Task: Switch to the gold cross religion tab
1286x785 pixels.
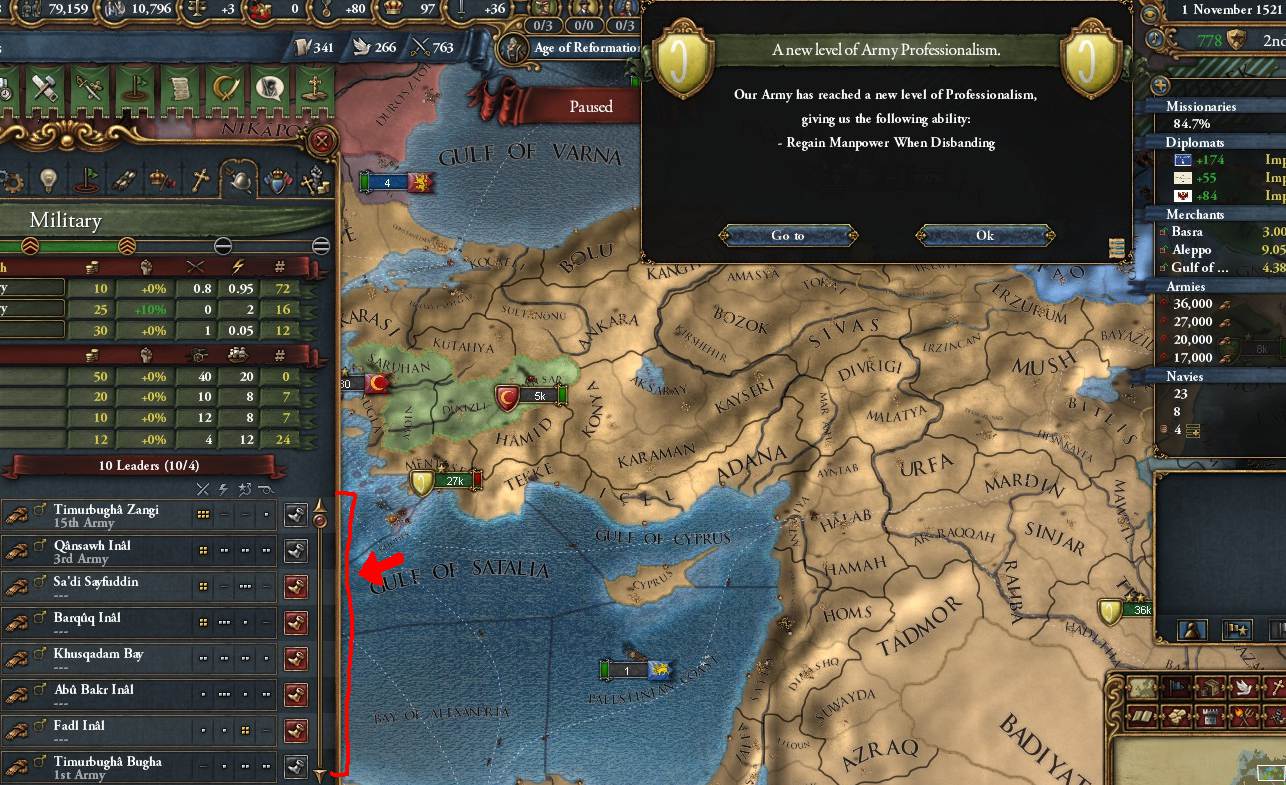Action: click(x=200, y=180)
